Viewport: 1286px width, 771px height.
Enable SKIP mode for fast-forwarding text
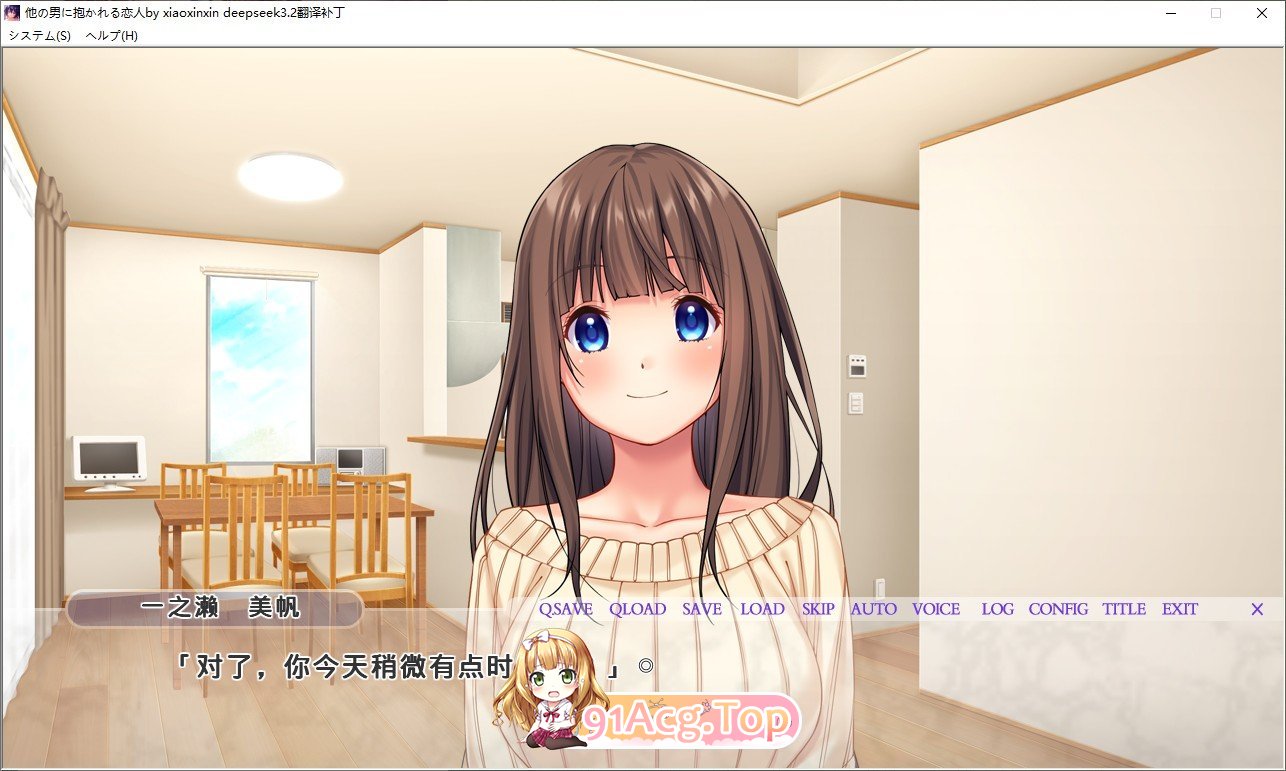point(817,609)
